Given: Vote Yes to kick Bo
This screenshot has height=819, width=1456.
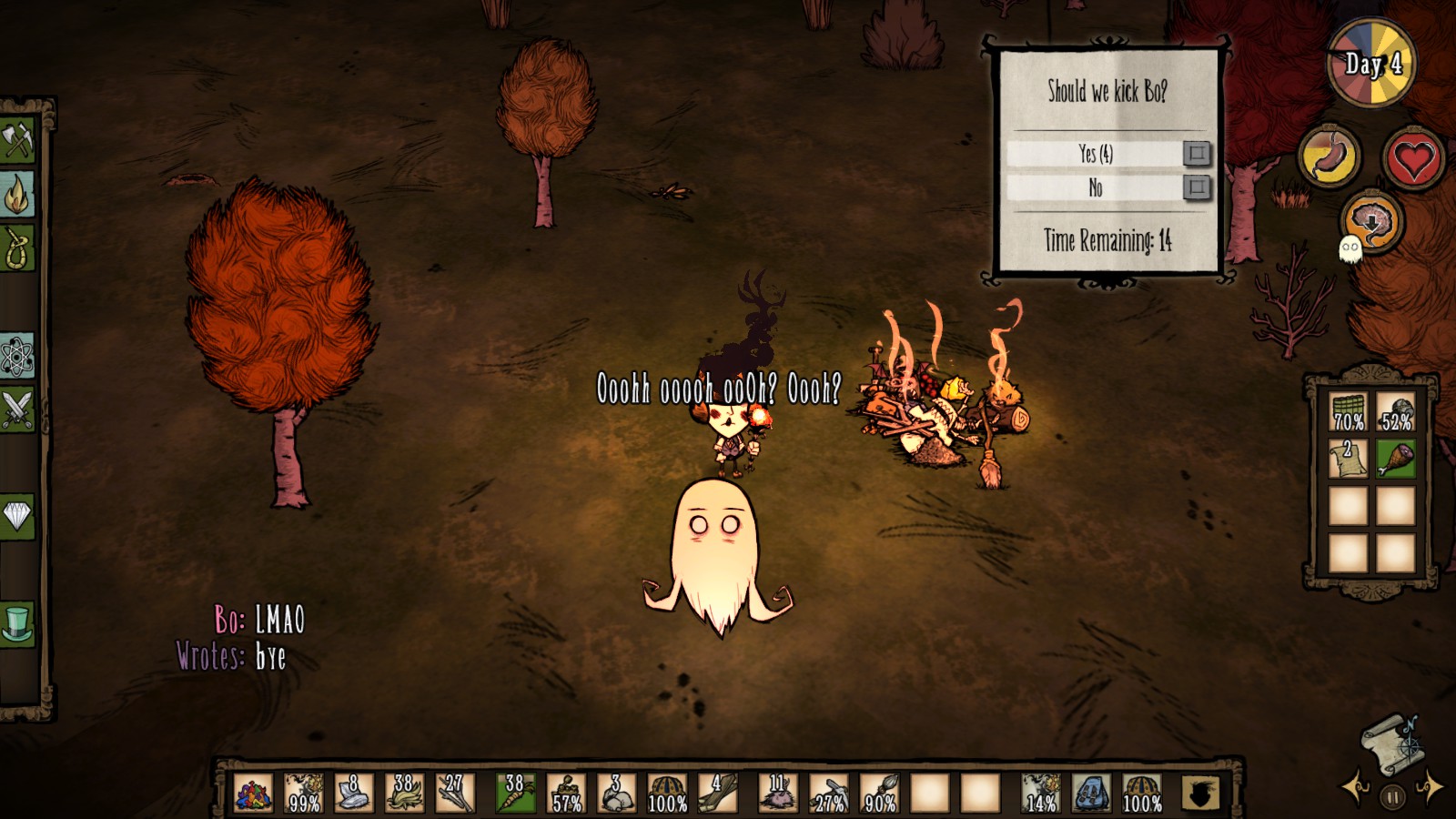Looking at the screenshot, I should coord(1197,153).
